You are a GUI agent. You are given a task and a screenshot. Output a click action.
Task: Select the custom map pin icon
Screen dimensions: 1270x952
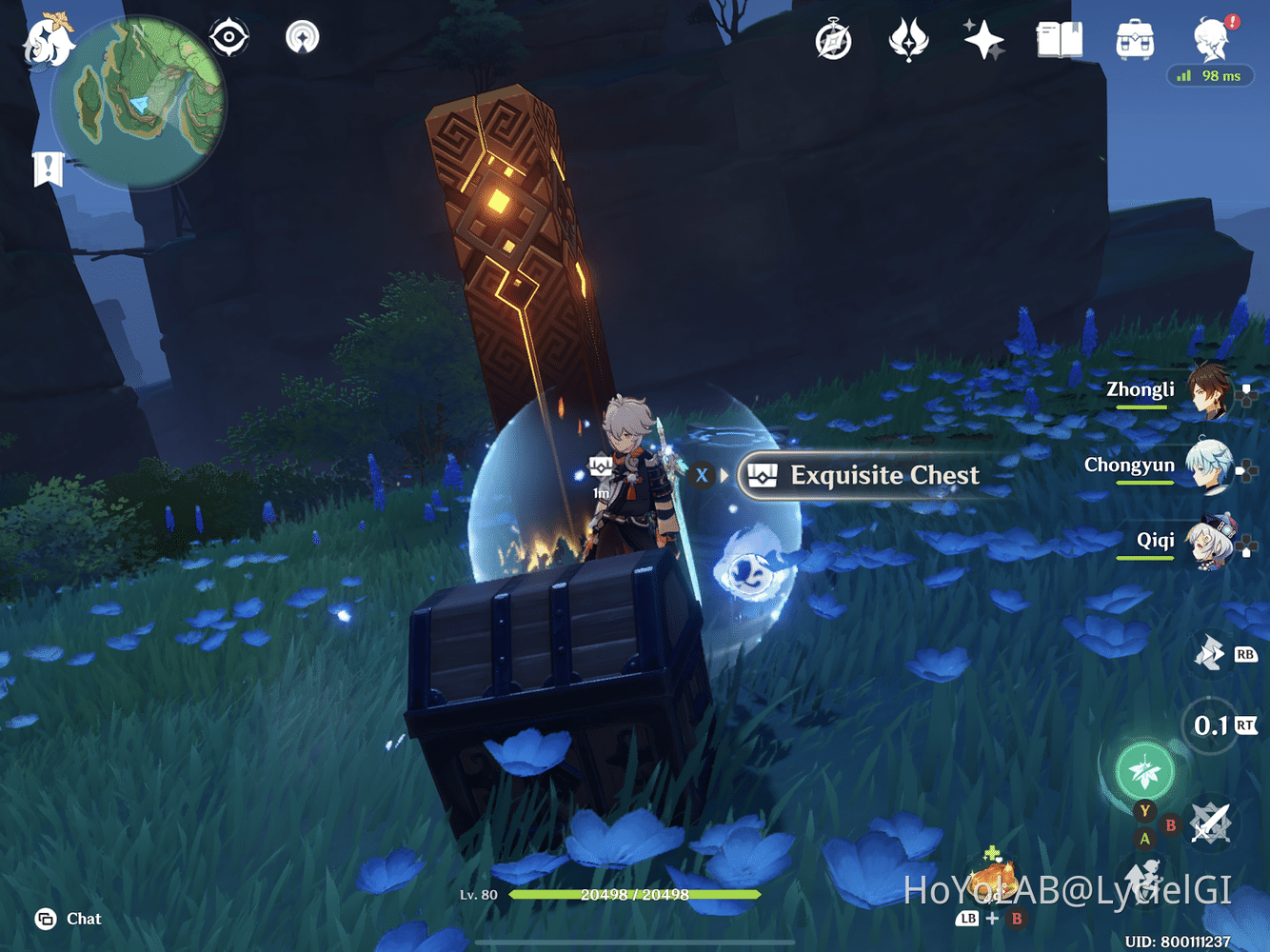coord(301,36)
